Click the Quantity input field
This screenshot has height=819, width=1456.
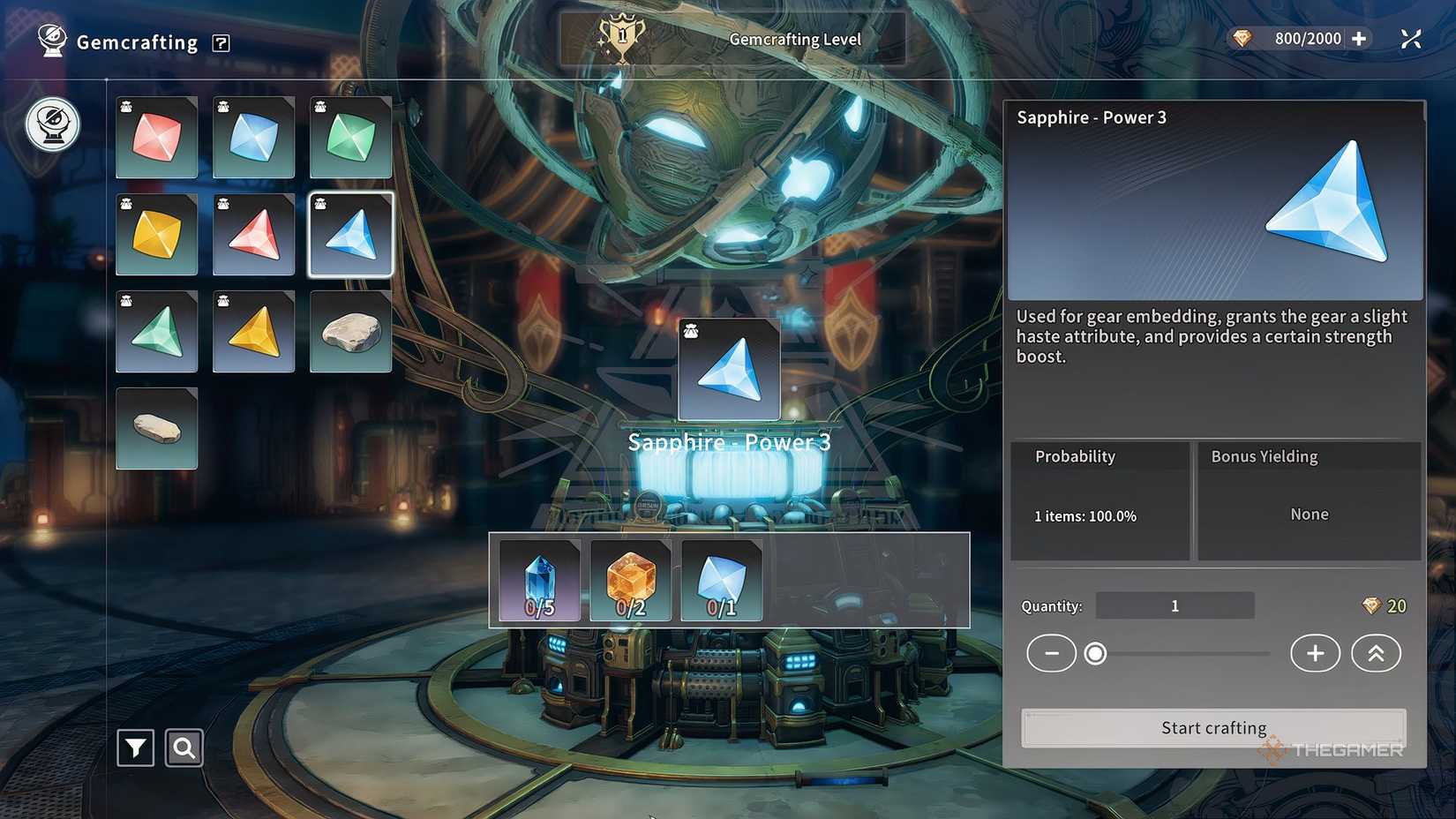[1175, 605]
